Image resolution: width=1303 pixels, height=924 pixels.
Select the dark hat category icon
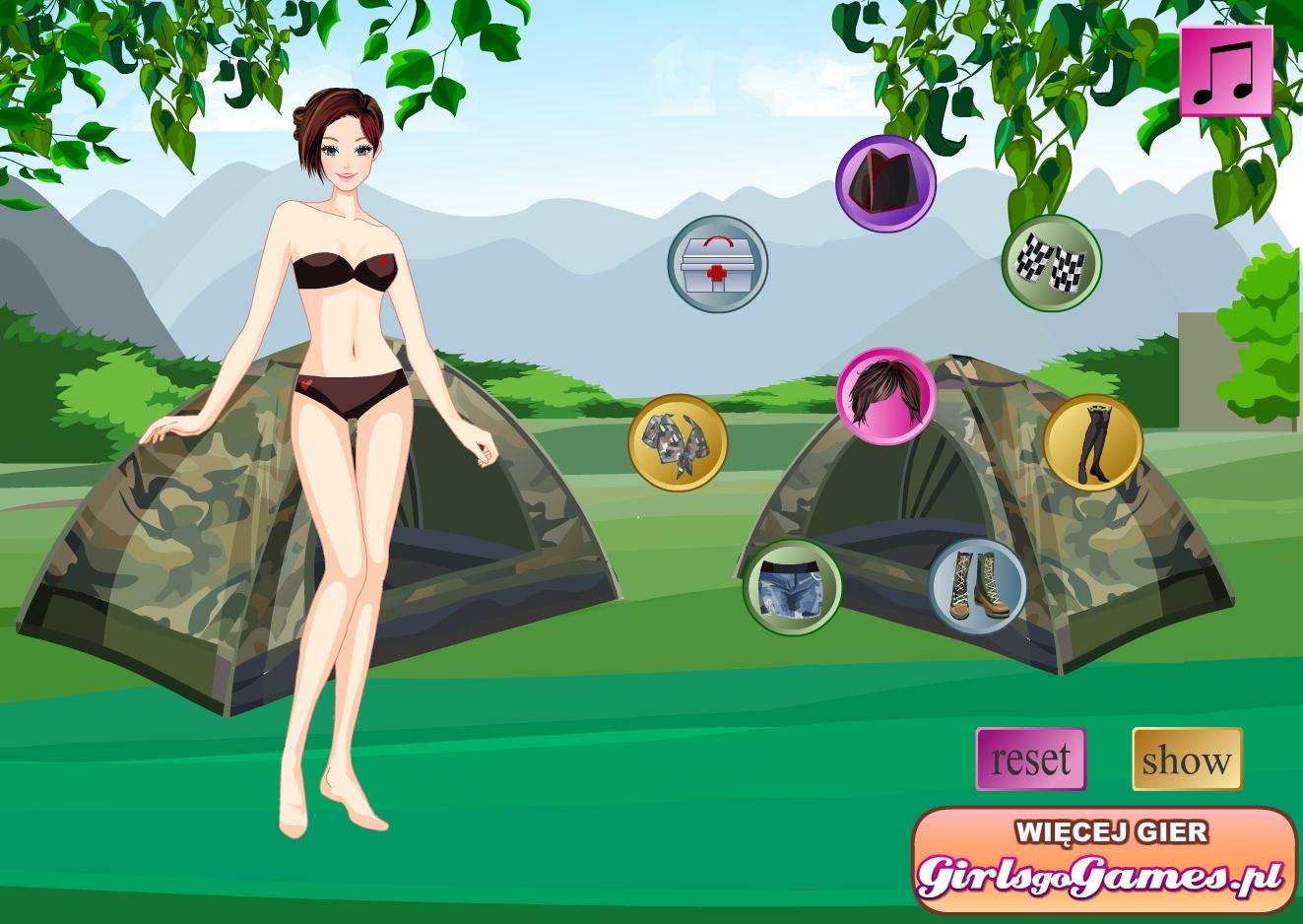point(885,184)
